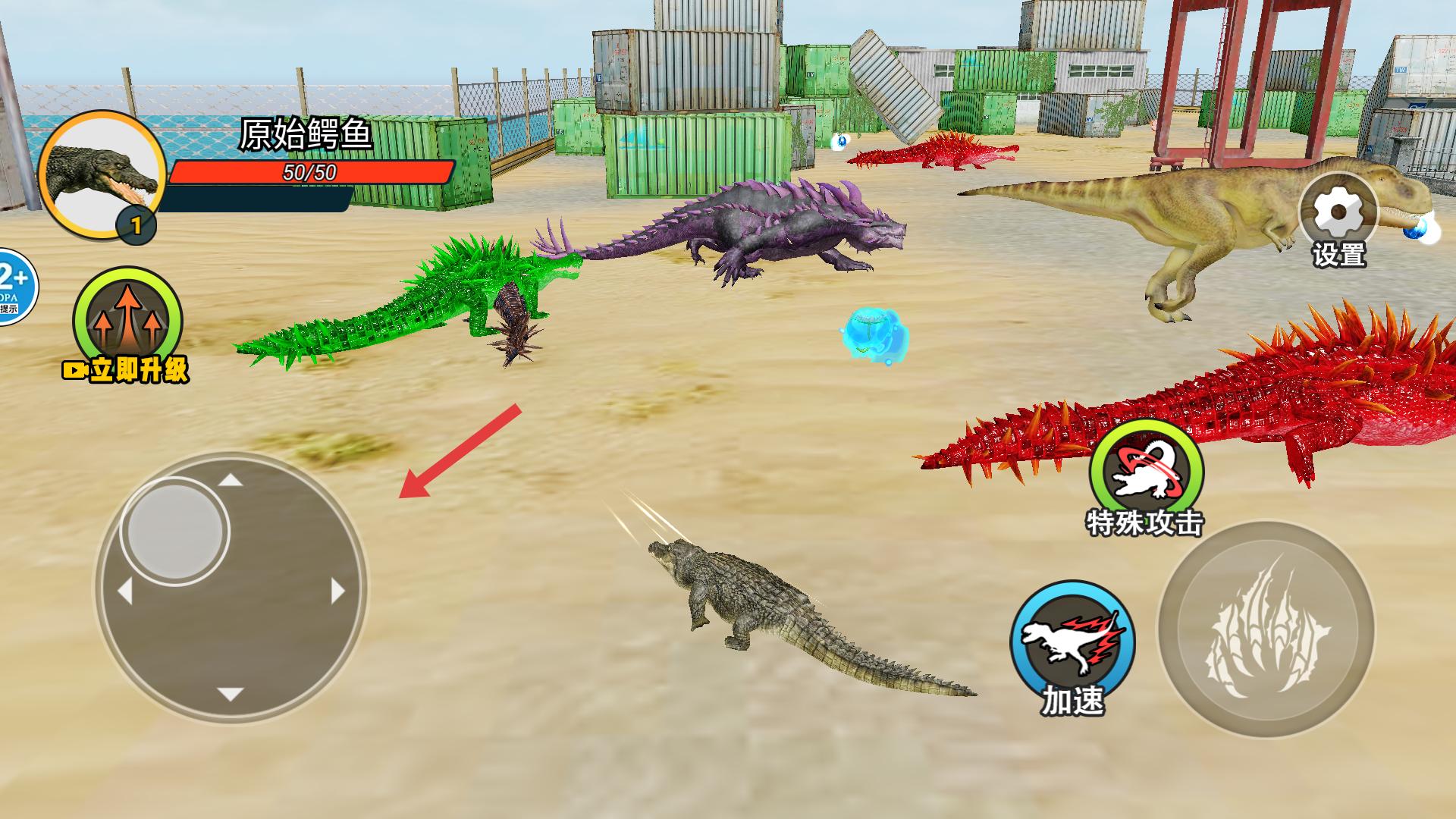This screenshot has width=1456, height=819.
Task: Use the 加速 speed boost skill
Action: (x=1072, y=643)
